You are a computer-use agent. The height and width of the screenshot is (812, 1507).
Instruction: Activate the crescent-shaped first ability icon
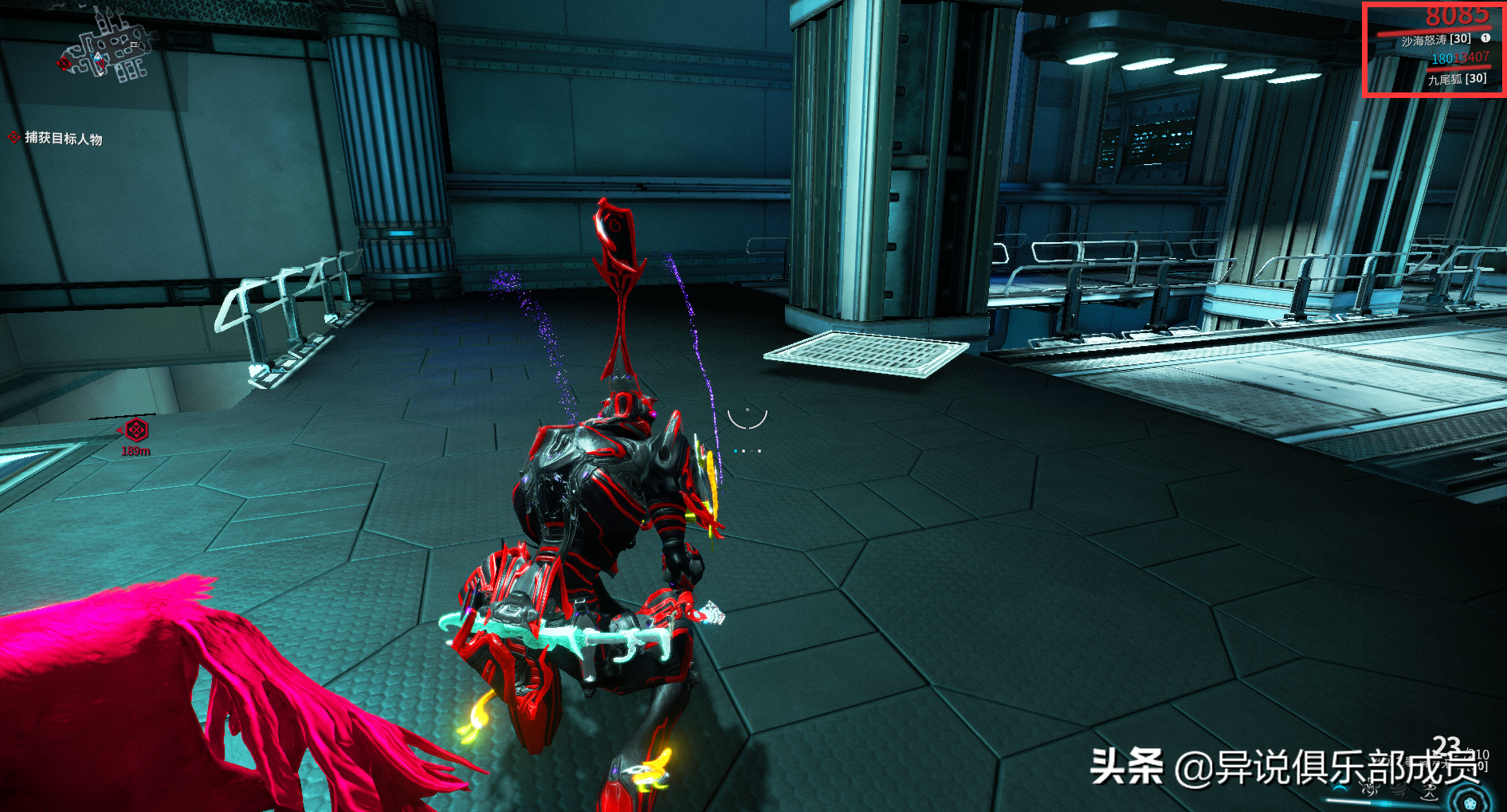click(1341, 789)
